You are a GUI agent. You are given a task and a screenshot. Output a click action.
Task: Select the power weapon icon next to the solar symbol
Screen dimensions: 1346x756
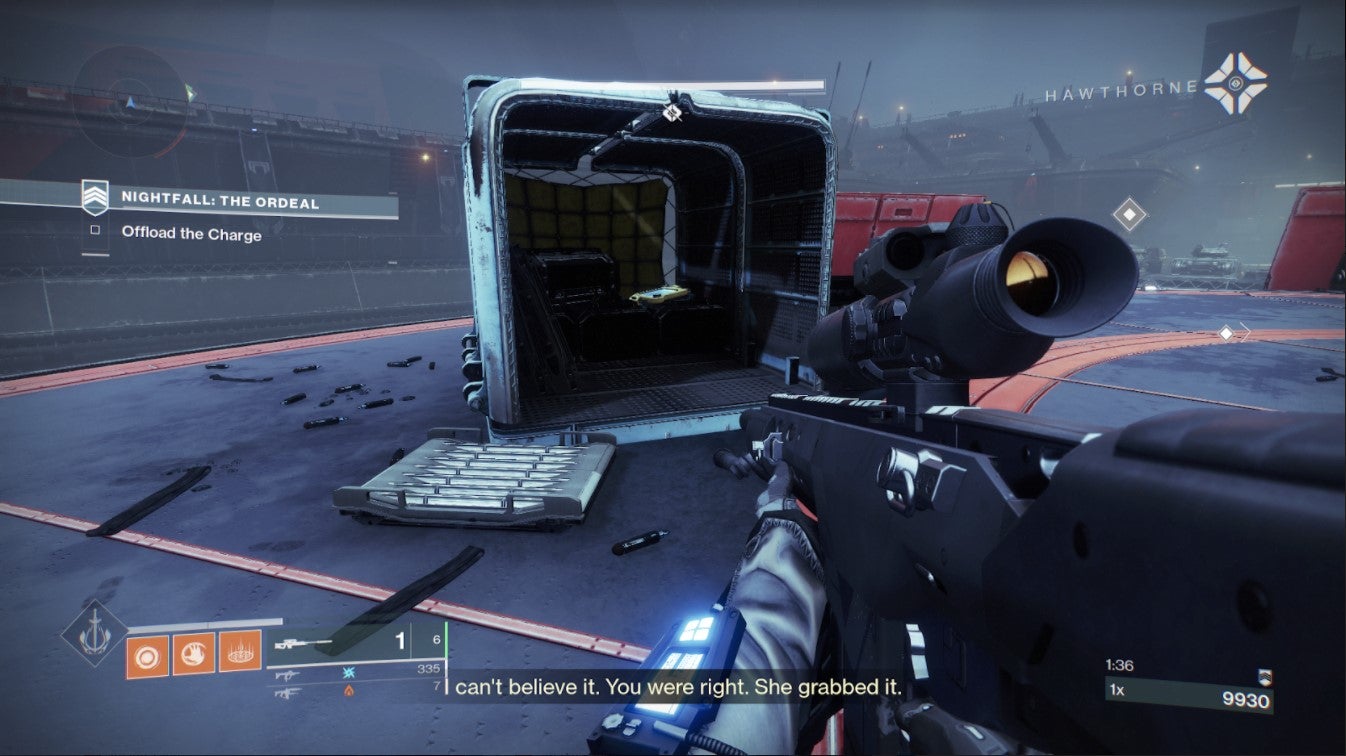[289, 693]
